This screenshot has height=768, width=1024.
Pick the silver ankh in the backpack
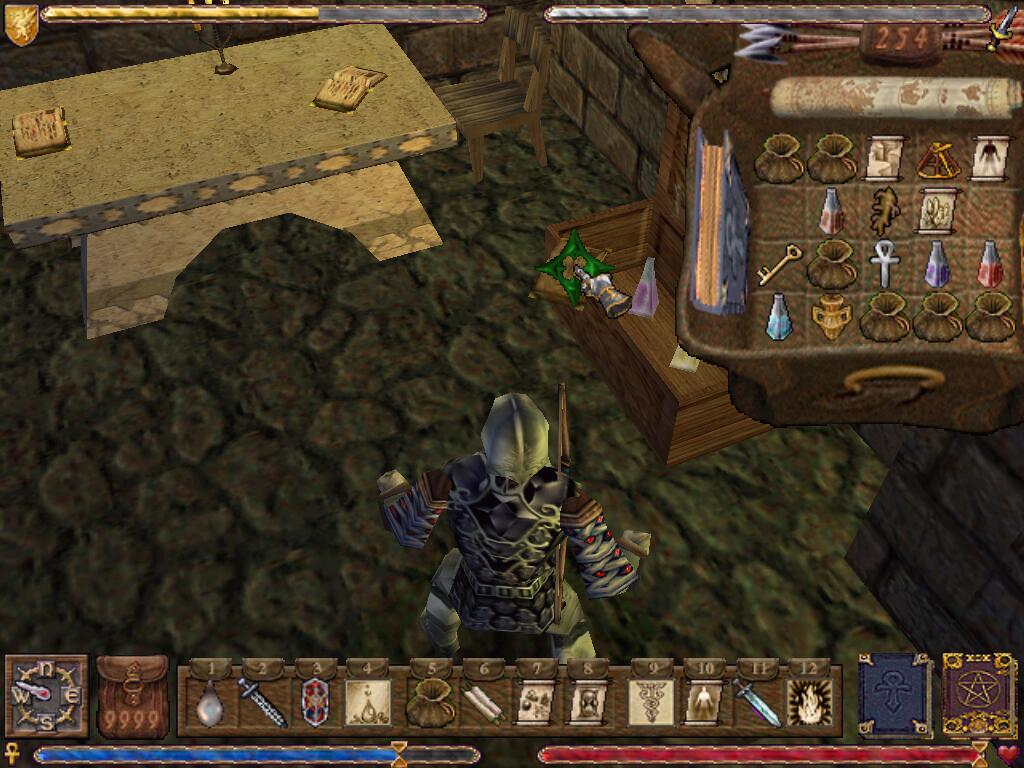(884, 263)
